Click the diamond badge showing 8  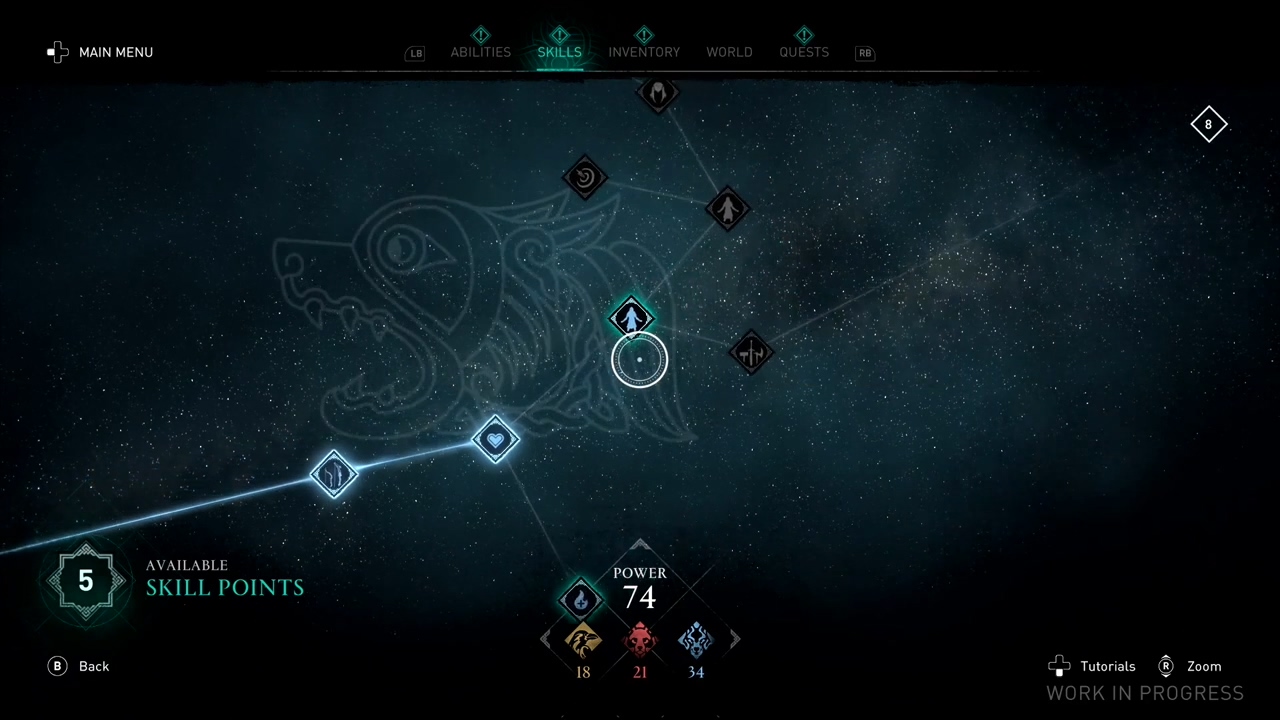coord(1208,125)
